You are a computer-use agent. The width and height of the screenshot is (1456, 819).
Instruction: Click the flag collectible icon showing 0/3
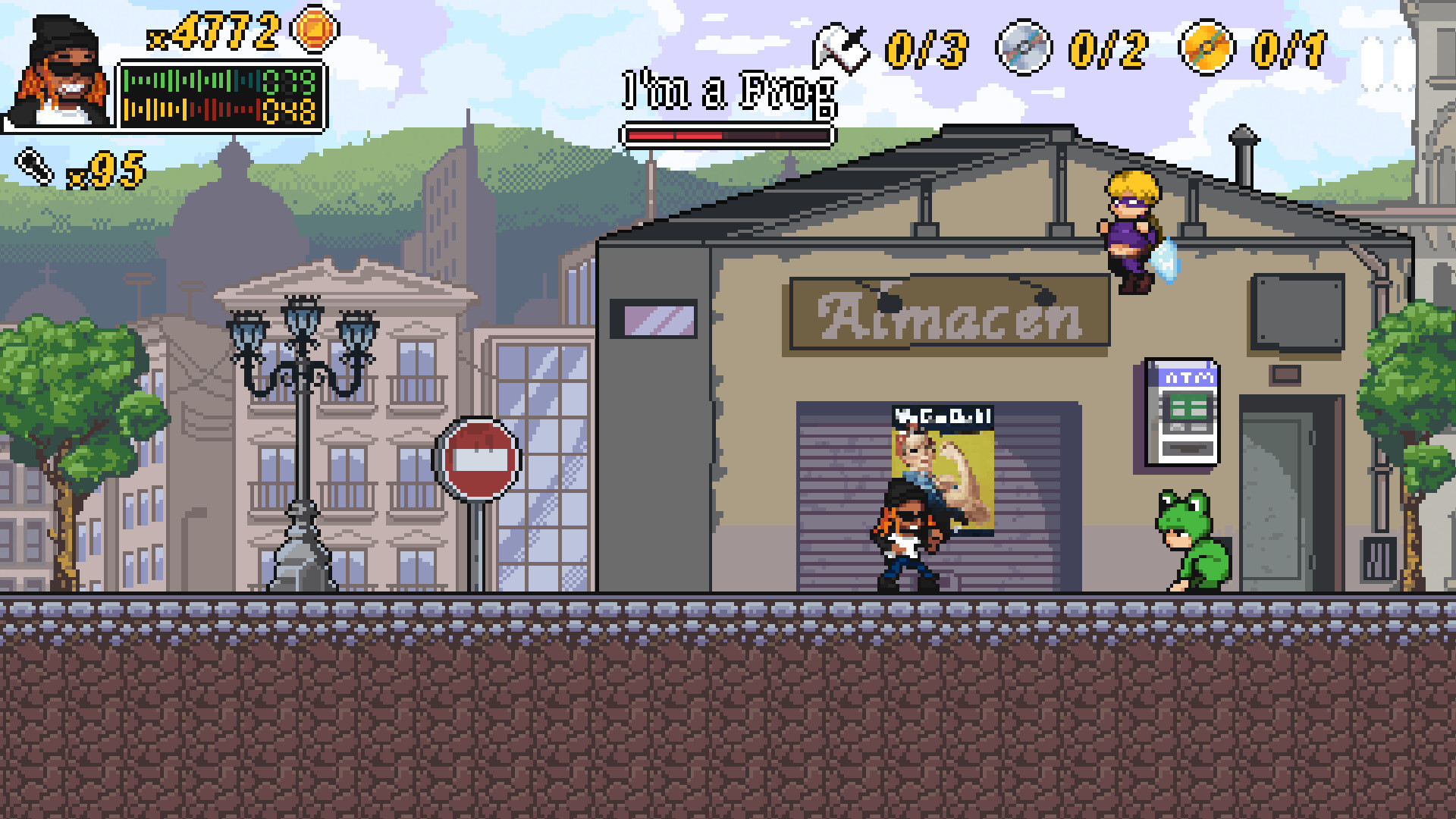[x=840, y=48]
